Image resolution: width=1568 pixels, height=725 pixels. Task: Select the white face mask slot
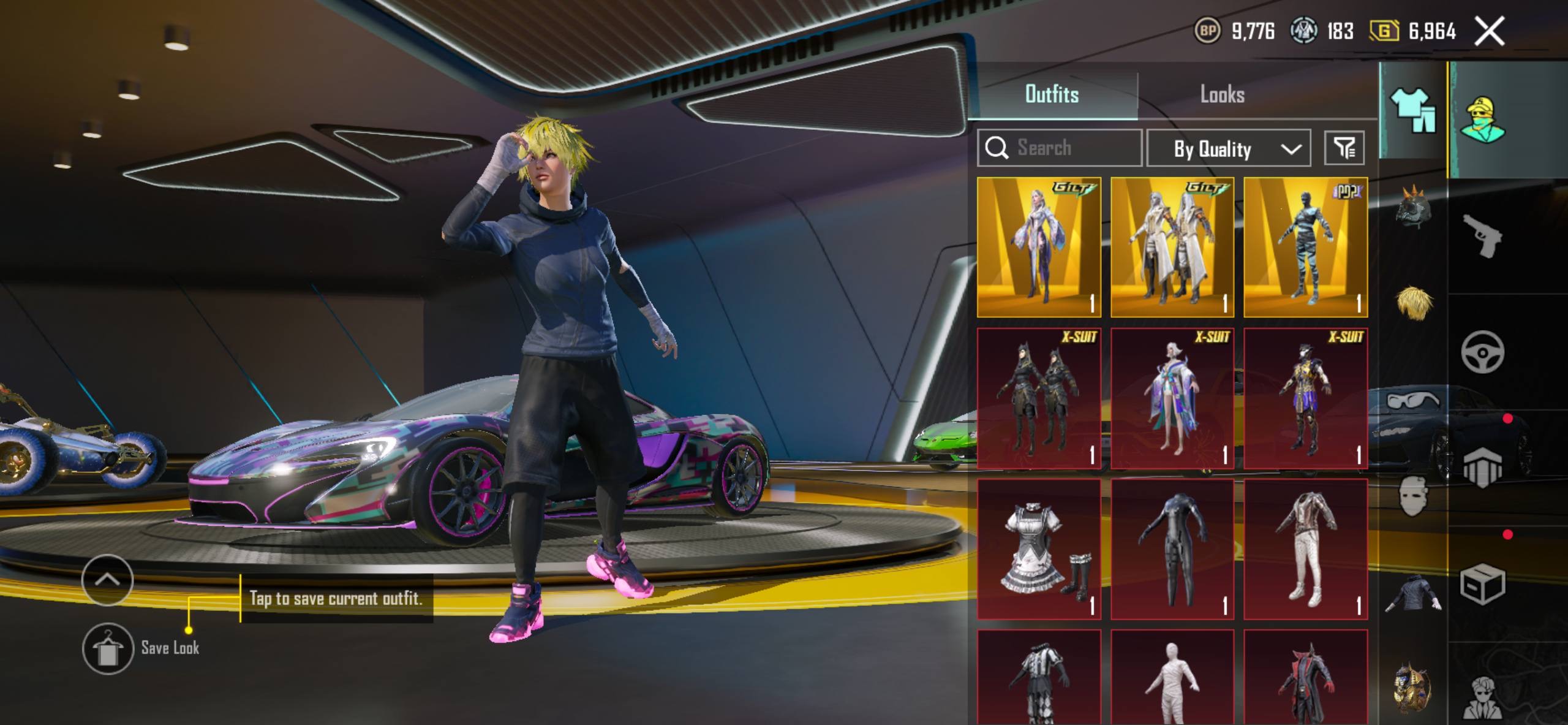(x=1414, y=496)
